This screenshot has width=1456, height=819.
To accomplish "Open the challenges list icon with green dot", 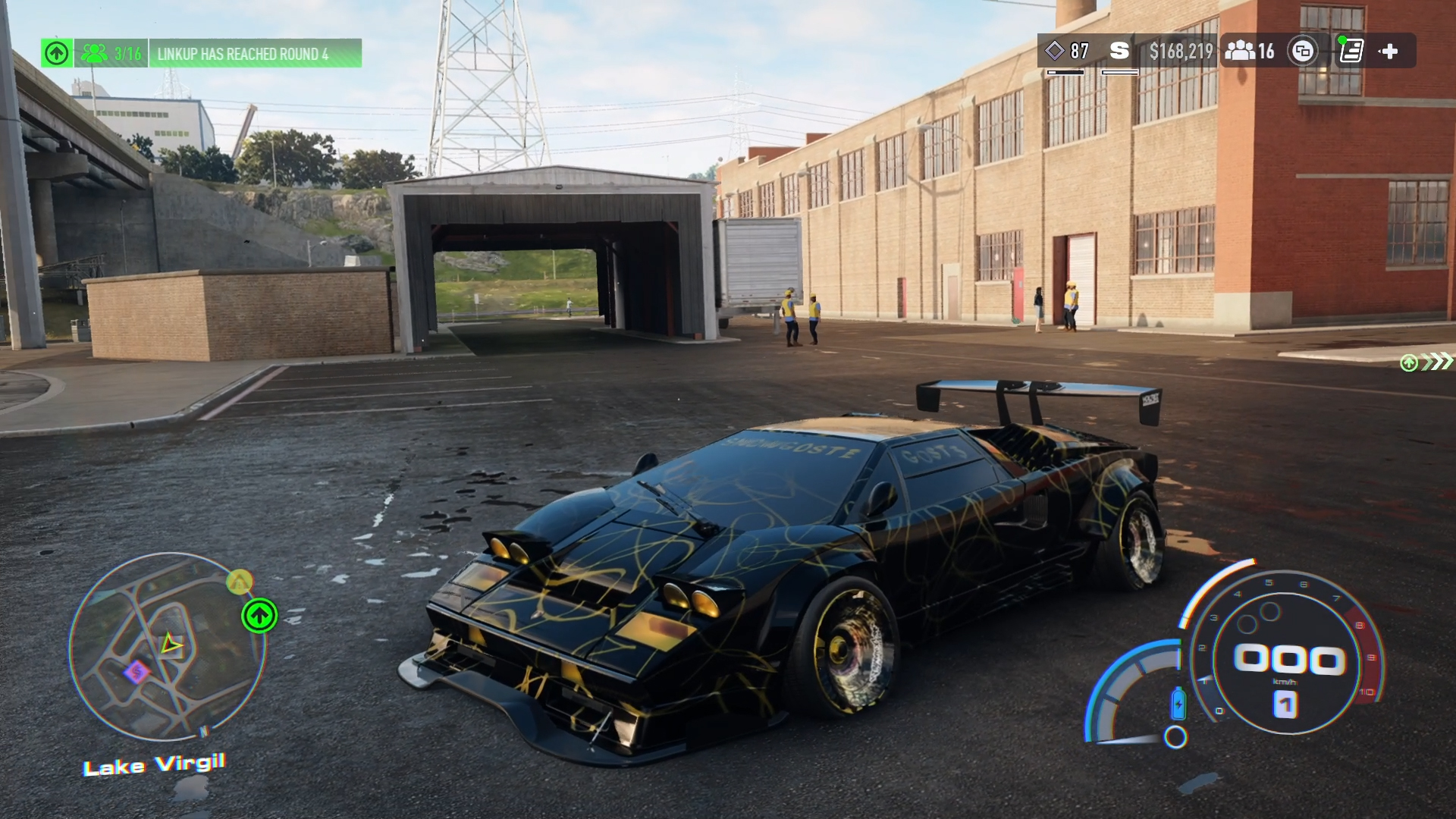I will tap(1351, 51).
